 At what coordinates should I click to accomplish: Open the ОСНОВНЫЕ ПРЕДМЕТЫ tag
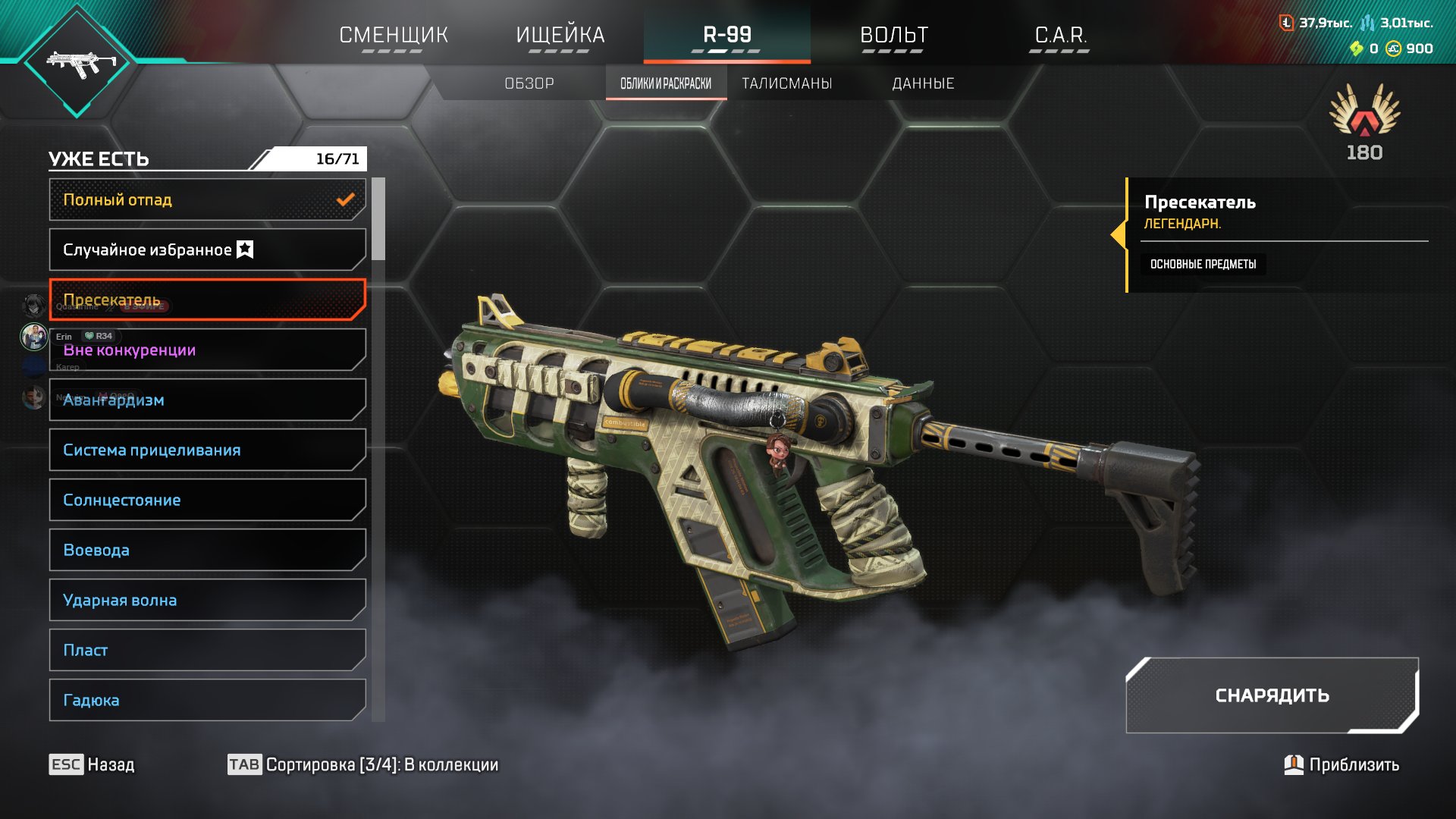pyautogui.click(x=1203, y=264)
